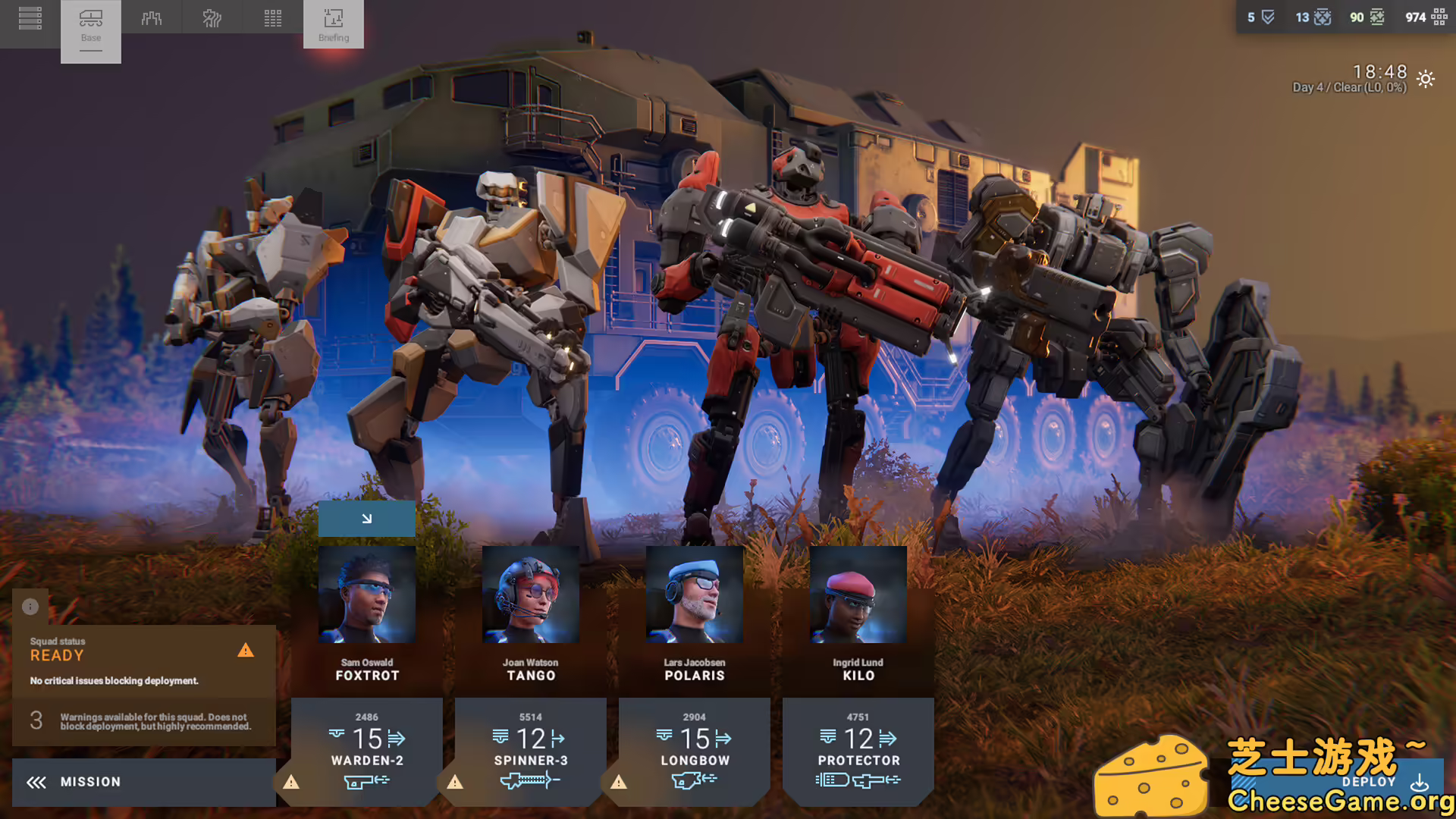Image resolution: width=1456 pixels, height=819 pixels.
Task: Select the squad units icon in the toolbar
Action: (x=152, y=17)
